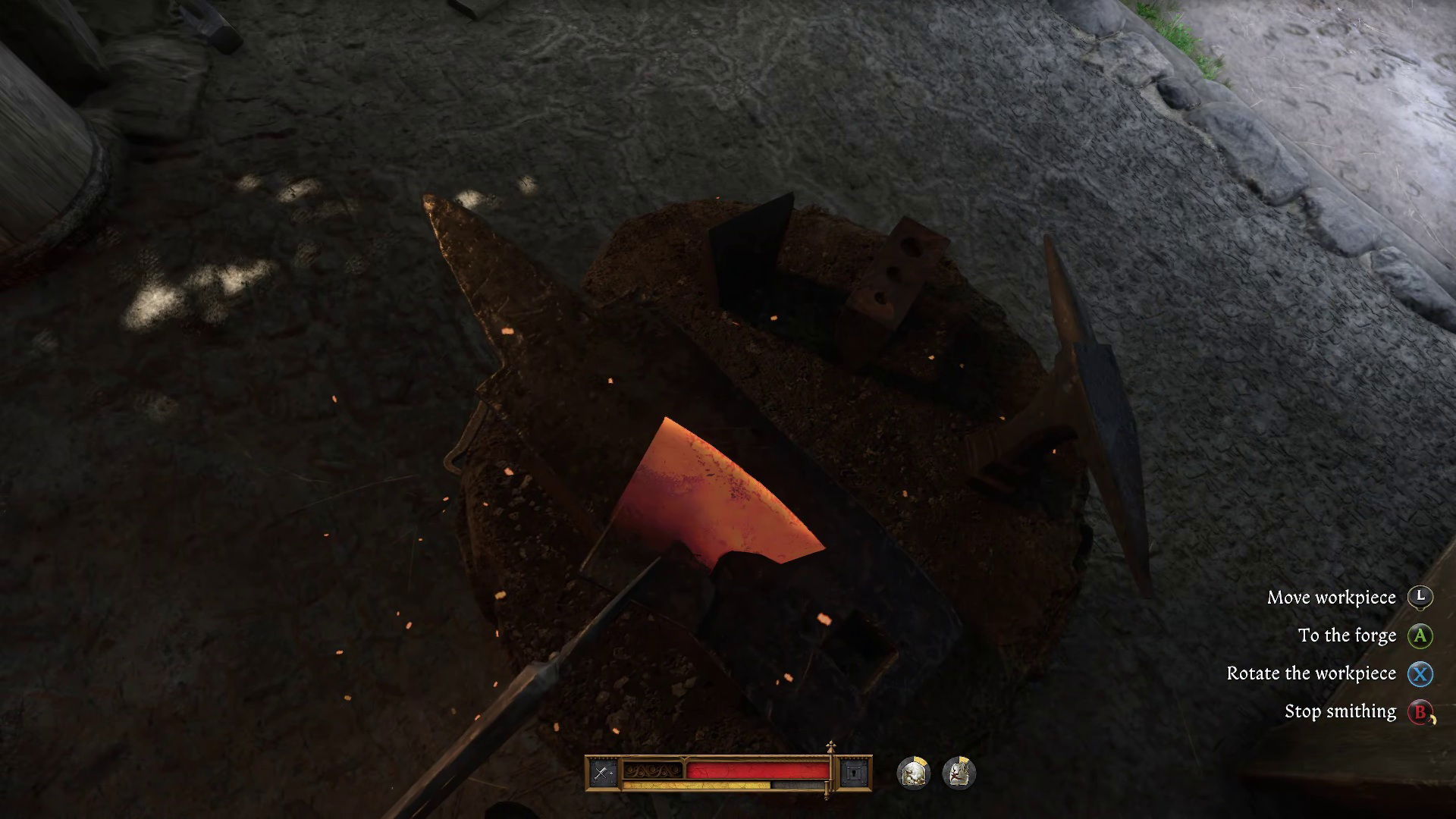Click the L-stick icon for Move workpiece
This screenshot has height=819, width=1456.
coord(1420,598)
